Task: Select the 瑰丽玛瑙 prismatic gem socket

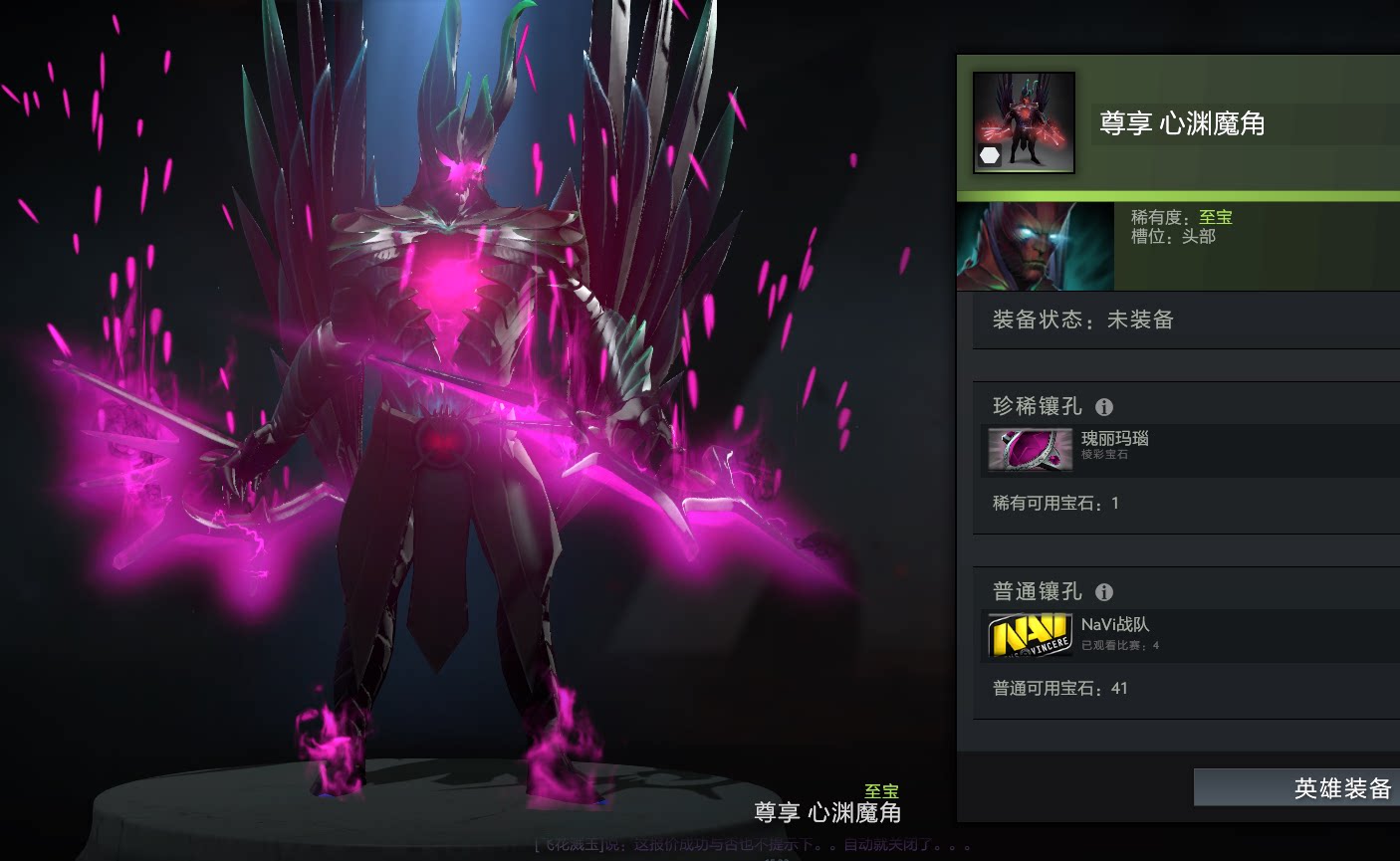Action: [1030, 449]
